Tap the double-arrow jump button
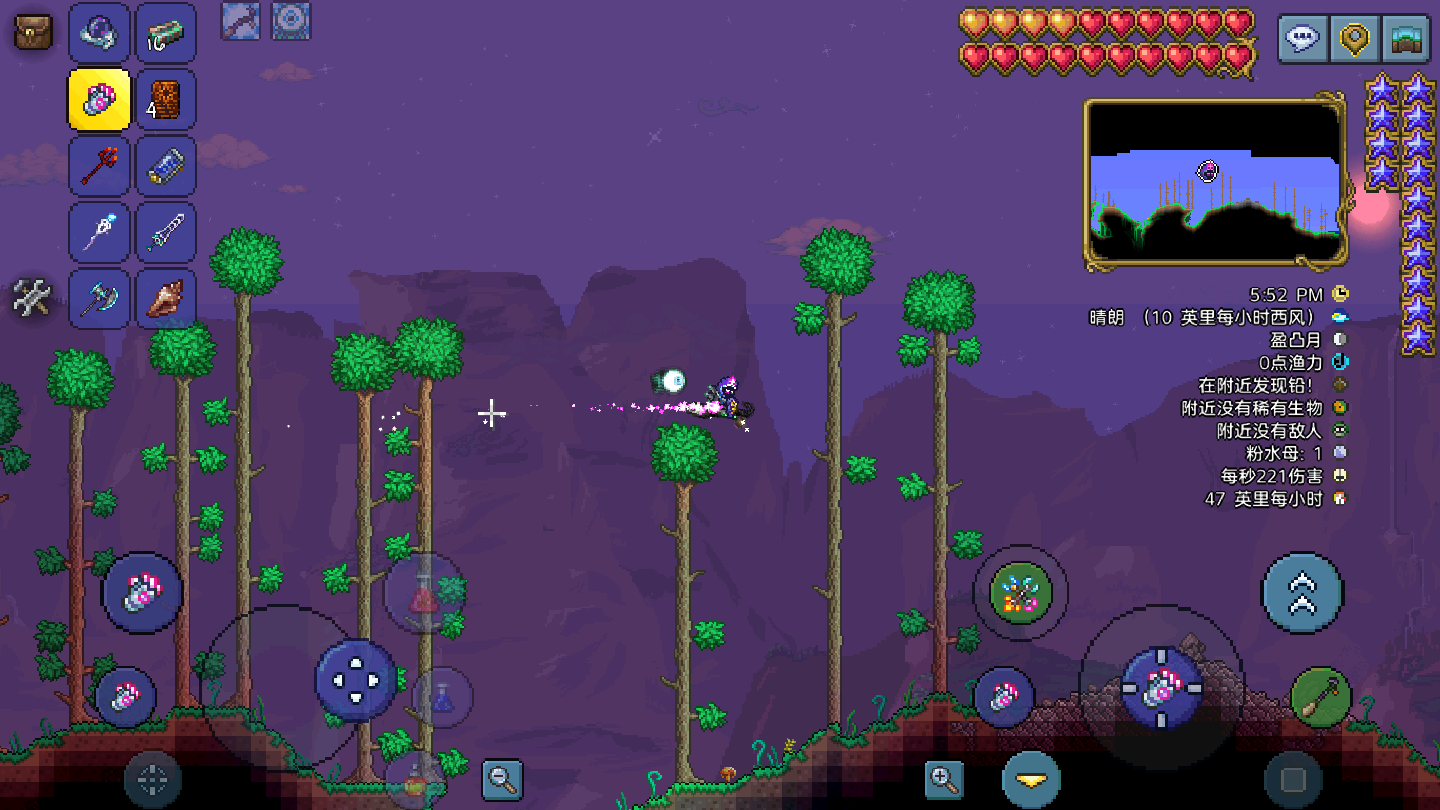 pos(1301,592)
